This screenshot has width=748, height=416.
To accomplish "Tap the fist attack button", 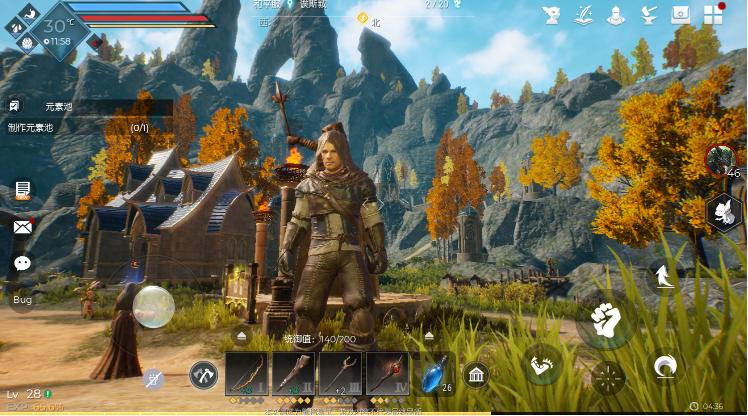I will 605,320.
